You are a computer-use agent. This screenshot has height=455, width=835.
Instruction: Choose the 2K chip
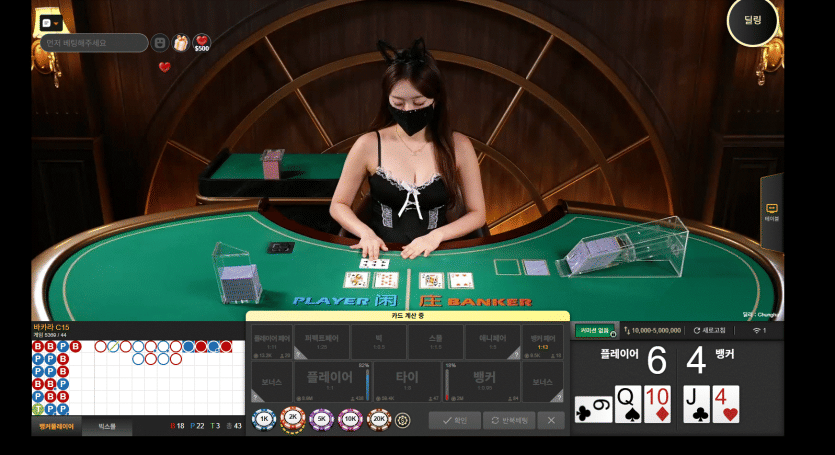pyautogui.click(x=294, y=420)
